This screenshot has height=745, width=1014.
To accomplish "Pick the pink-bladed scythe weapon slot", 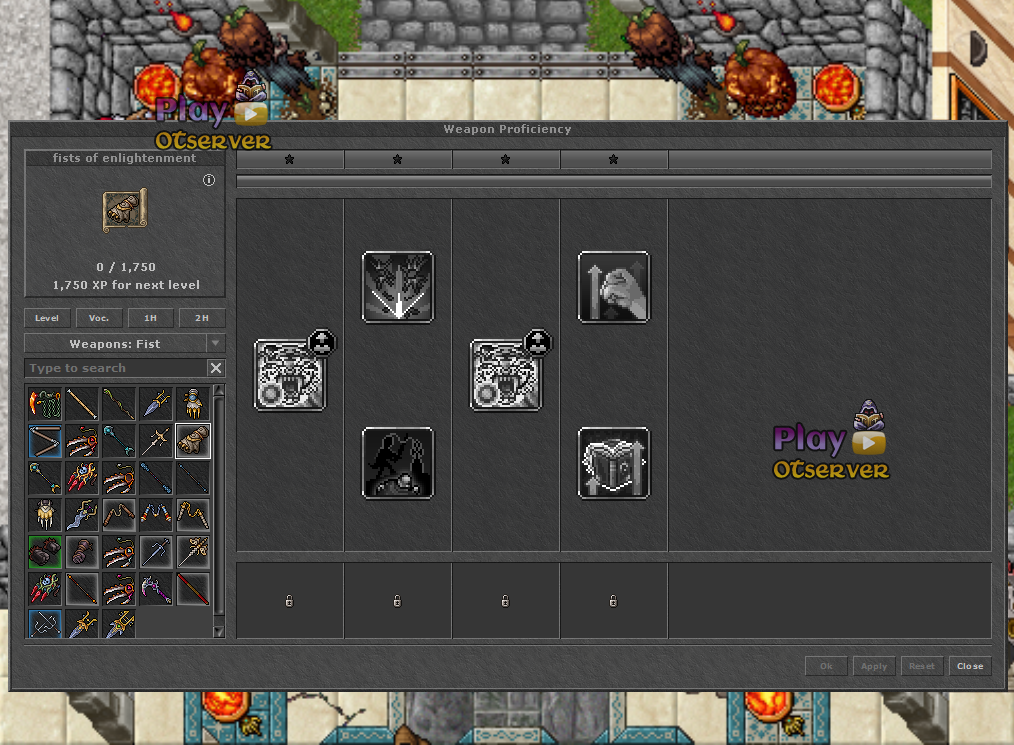I will [156, 589].
